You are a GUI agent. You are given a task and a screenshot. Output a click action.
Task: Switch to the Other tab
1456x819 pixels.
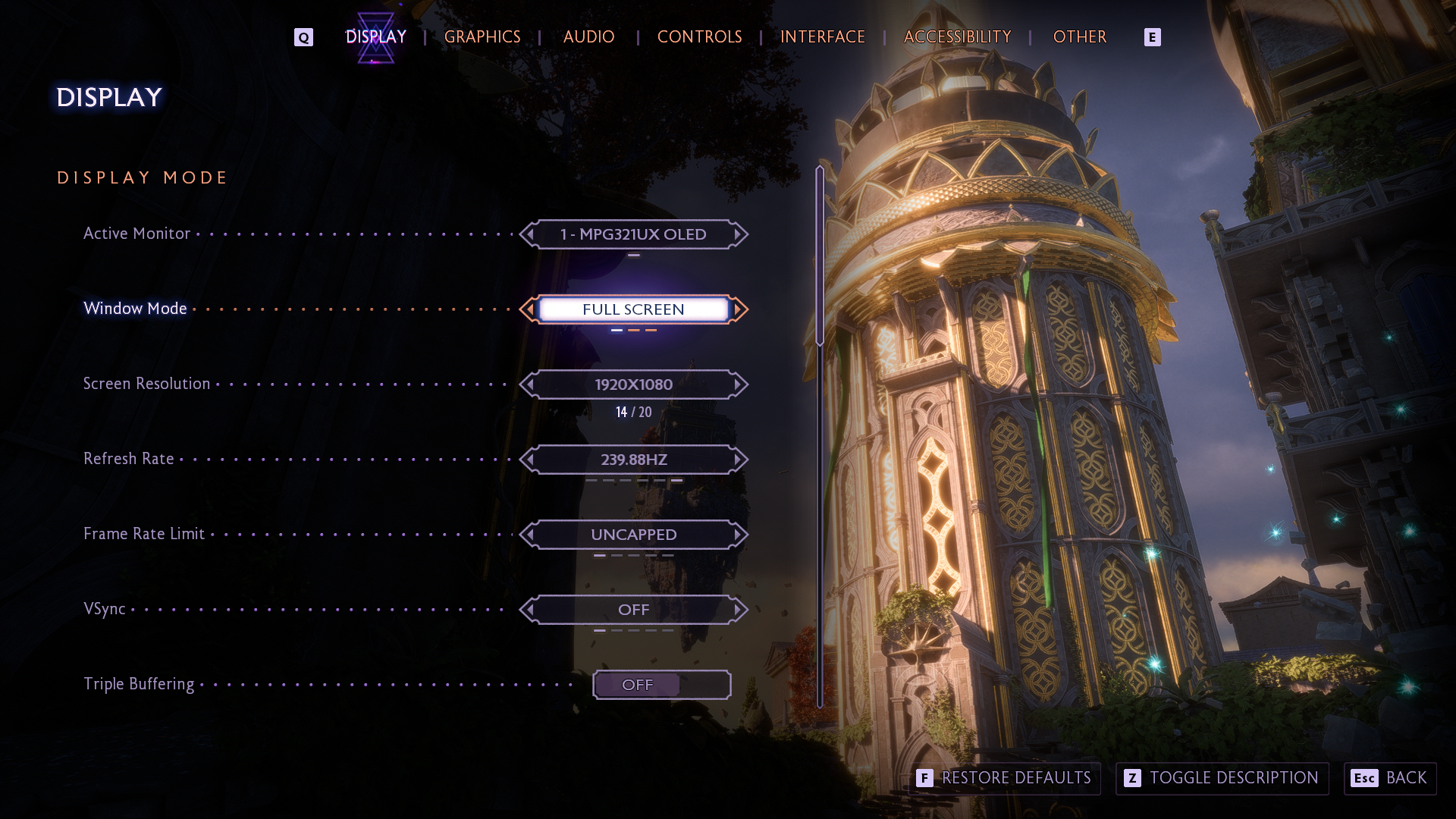pos(1079,37)
